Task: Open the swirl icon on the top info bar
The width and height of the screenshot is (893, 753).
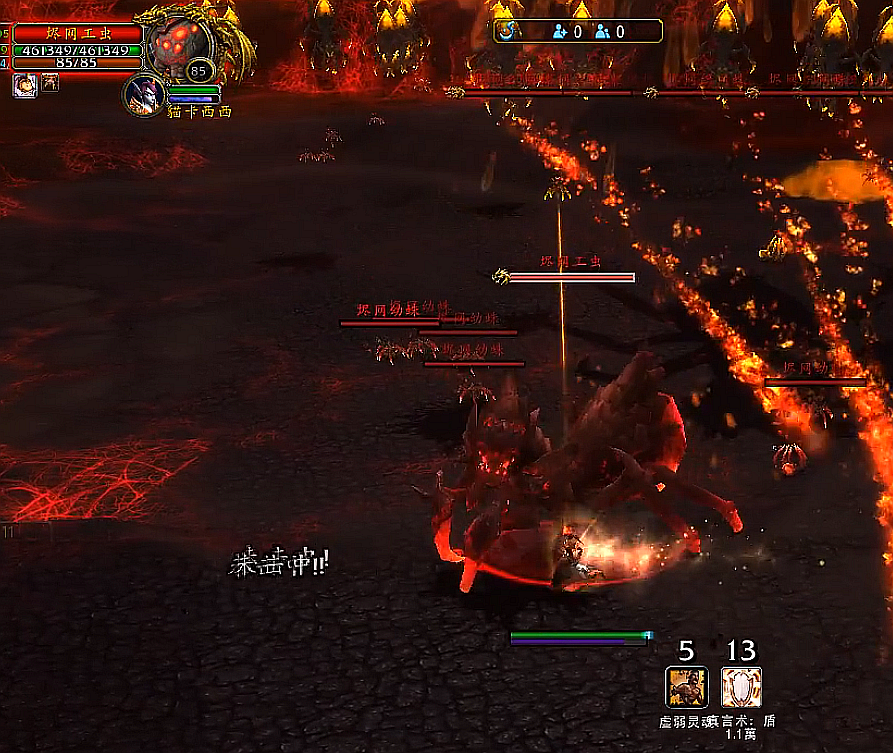Action: (x=511, y=31)
